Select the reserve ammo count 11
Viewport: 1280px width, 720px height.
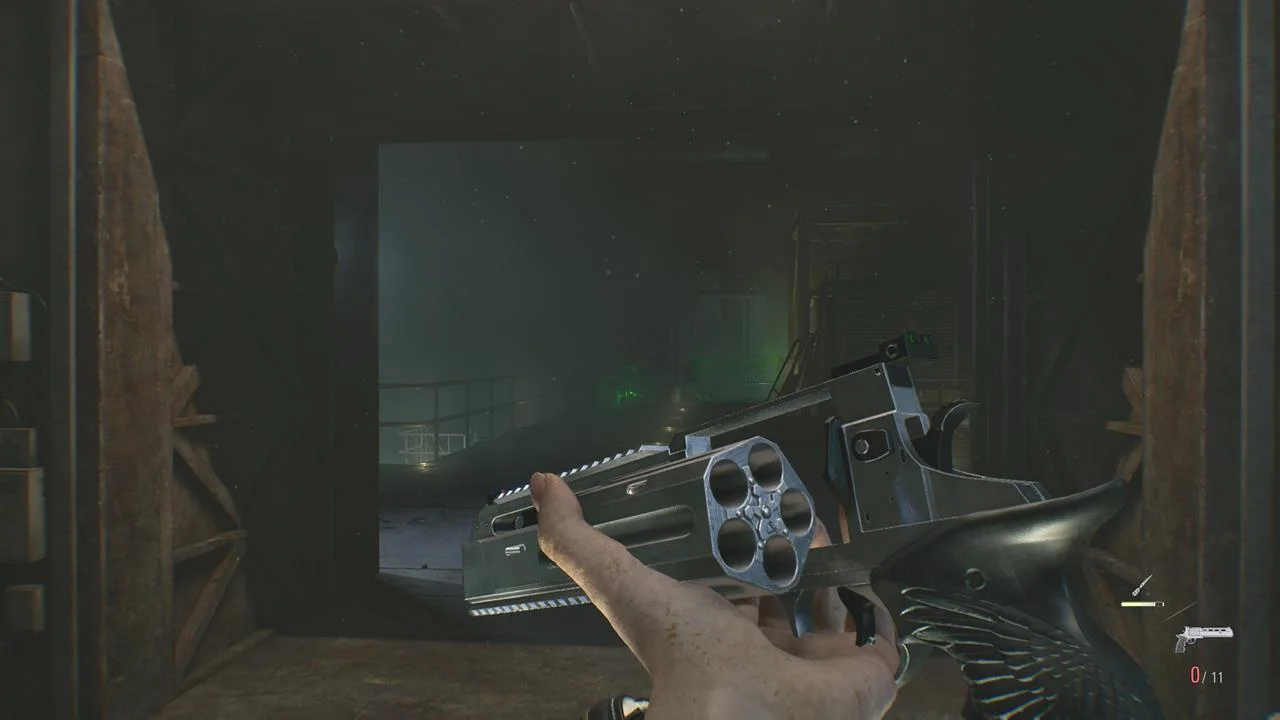[x=1217, y=675]
